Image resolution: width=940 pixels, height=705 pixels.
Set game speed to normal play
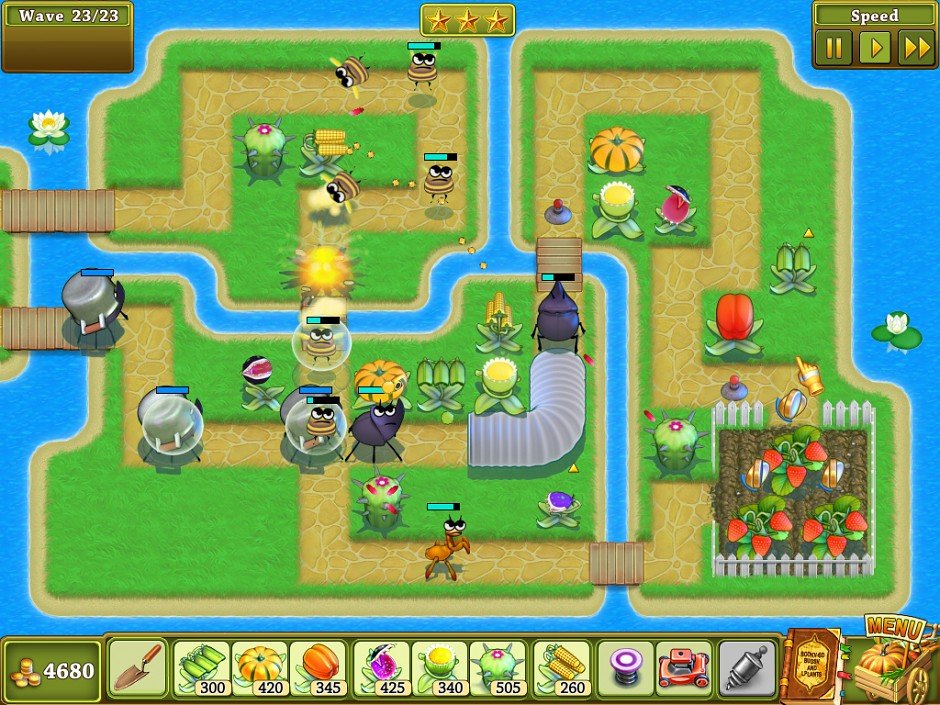click(875, 47)
